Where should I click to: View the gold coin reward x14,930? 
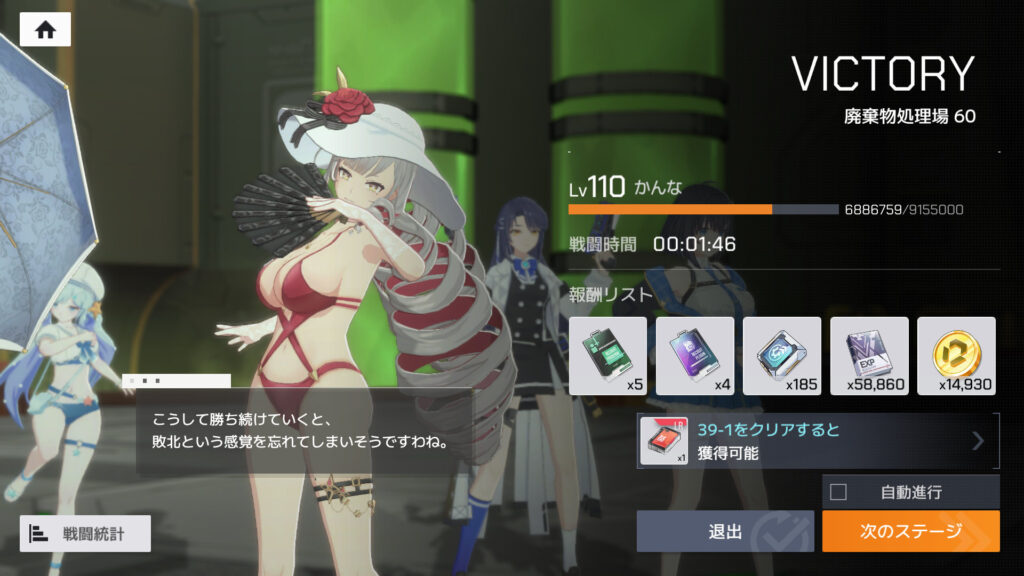(x=956, y=356)
